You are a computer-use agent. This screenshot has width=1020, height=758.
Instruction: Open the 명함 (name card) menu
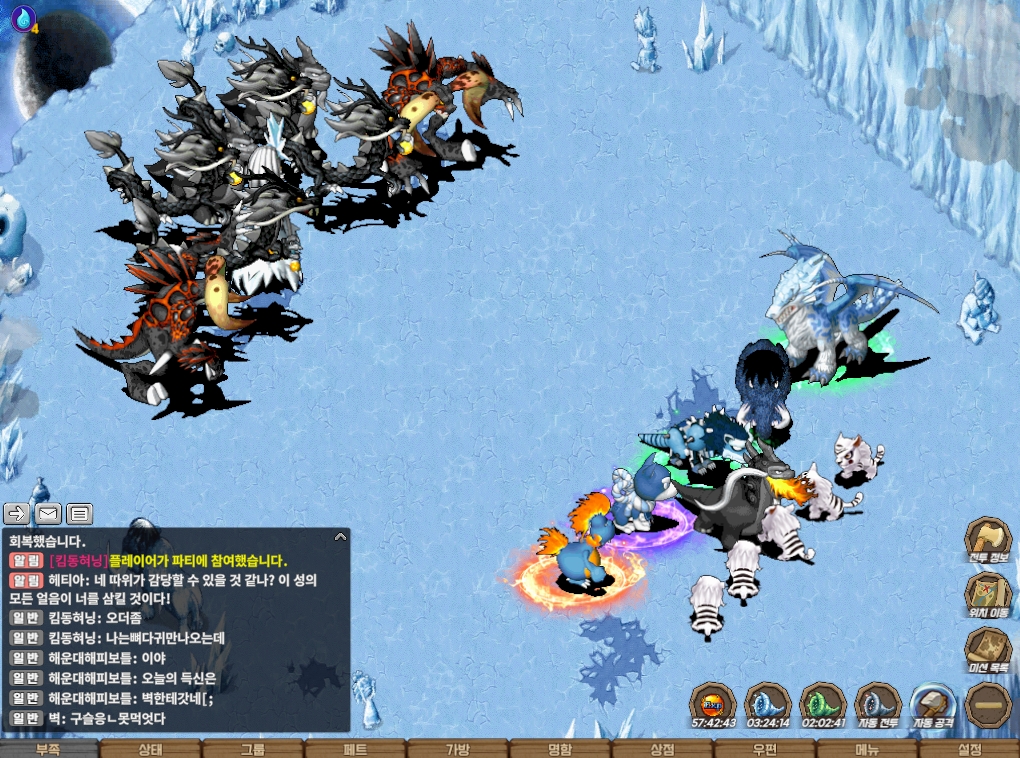pyautogui.click(x=560, y=749)
